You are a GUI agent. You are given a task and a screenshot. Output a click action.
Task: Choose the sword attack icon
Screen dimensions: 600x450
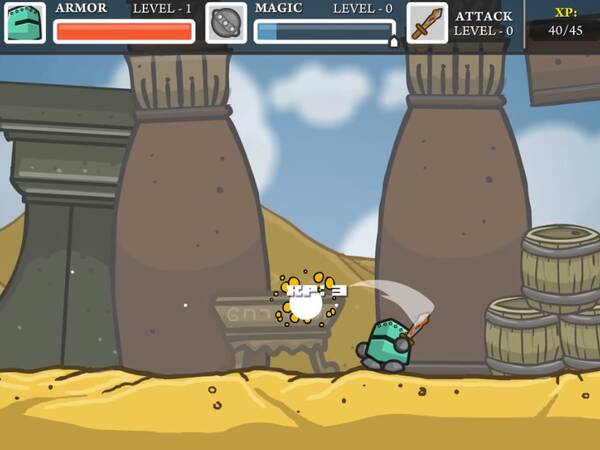pyautogui.click(x=427, y=23)
